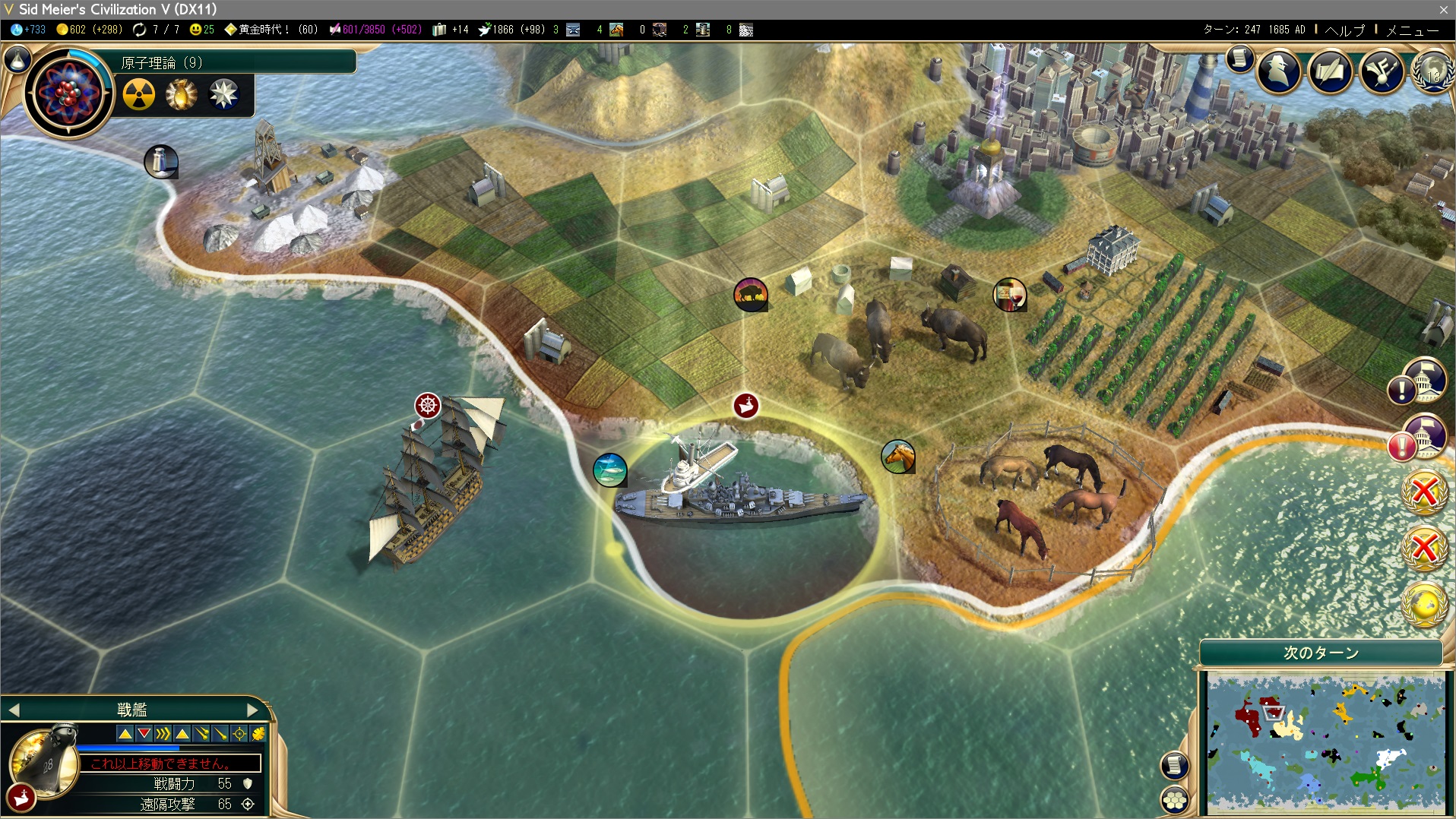
Task: Open the espionage overview spy icon
Action: coord(1279,71)
